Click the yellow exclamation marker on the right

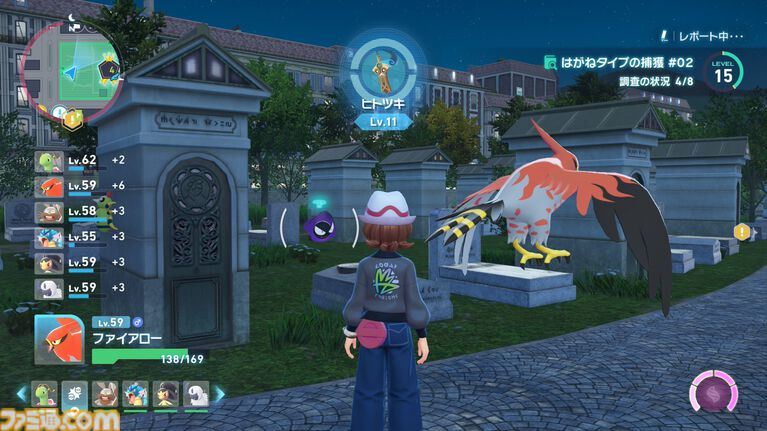click(741, 232)
